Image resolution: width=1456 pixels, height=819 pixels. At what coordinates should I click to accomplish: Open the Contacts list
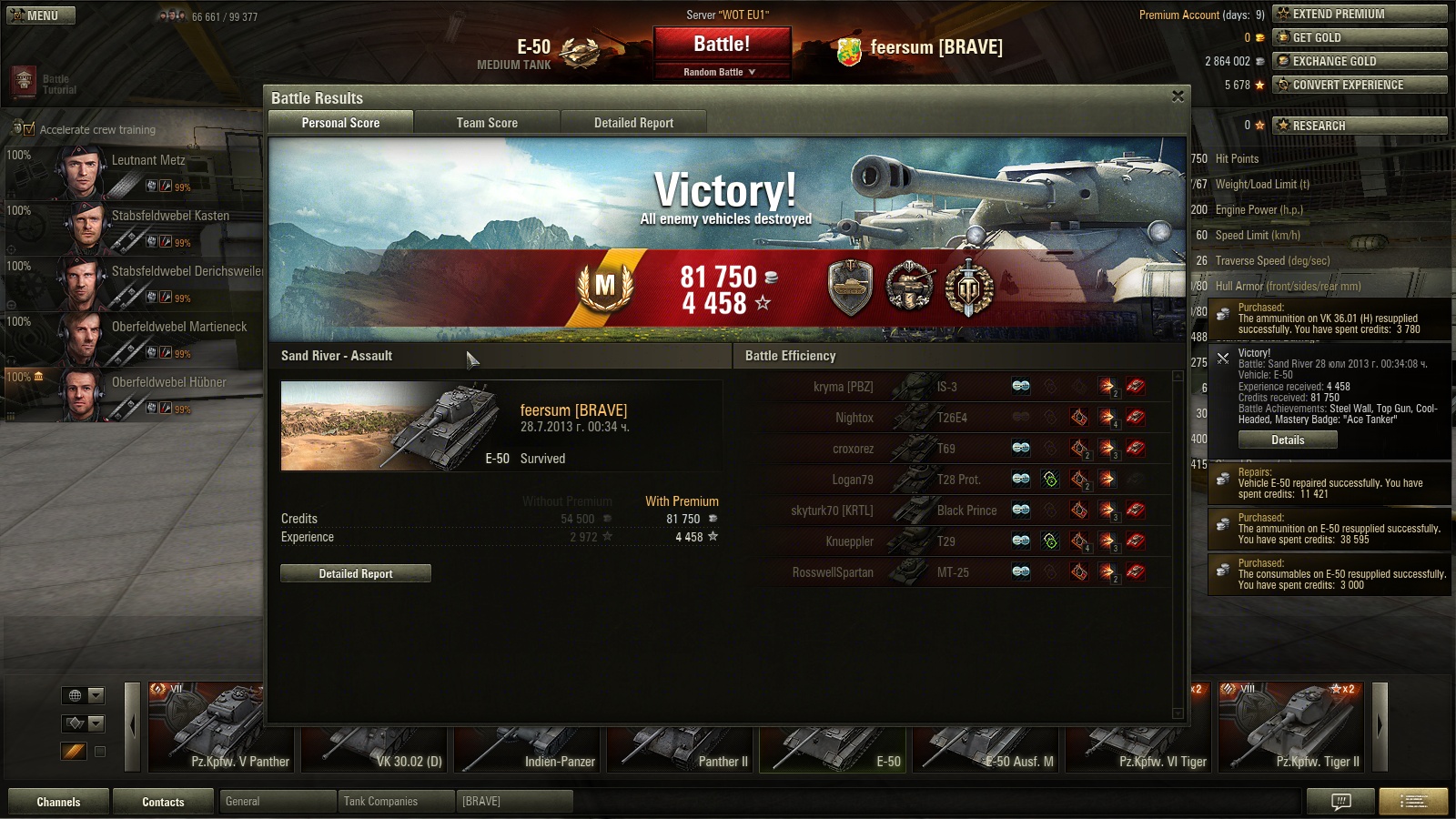[x=163, y=802]
